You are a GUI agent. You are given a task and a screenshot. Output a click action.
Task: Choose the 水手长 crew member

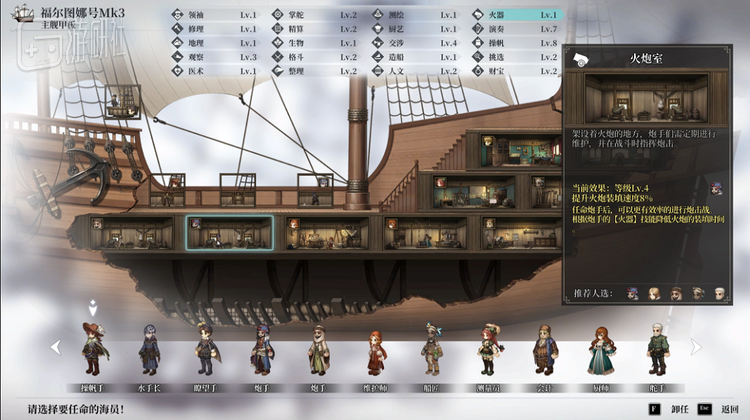[149, 348]
